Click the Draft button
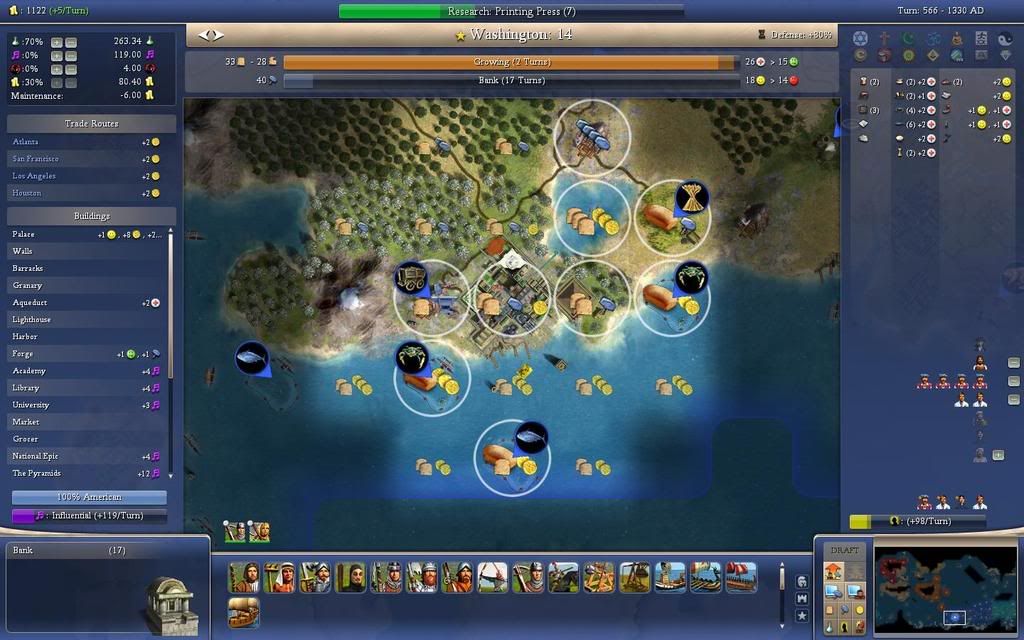Image resolution: width=1024 pixels, height=640 pixels. [844, 551]
